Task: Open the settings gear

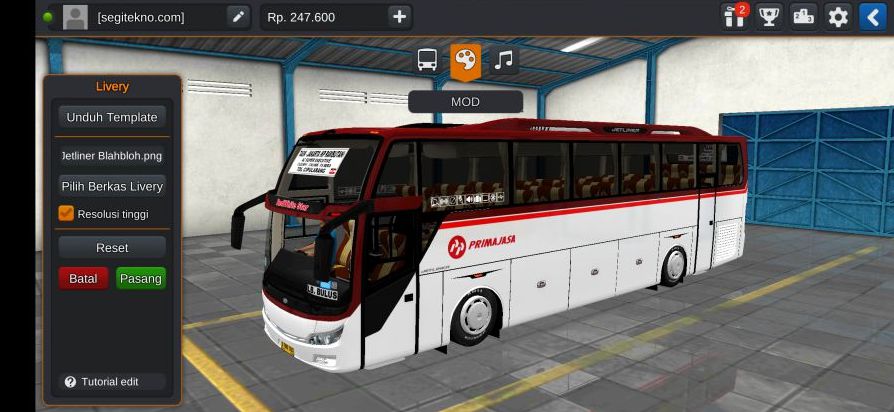Action: click(838, 17)
